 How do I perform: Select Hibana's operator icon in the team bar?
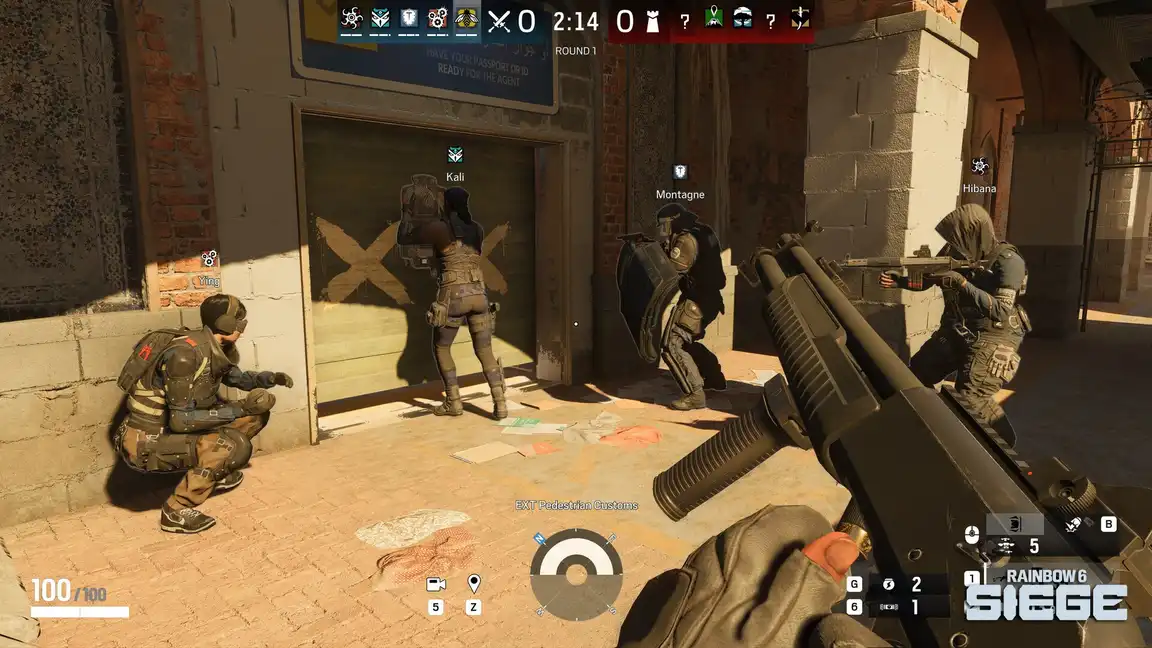[351, 18]
